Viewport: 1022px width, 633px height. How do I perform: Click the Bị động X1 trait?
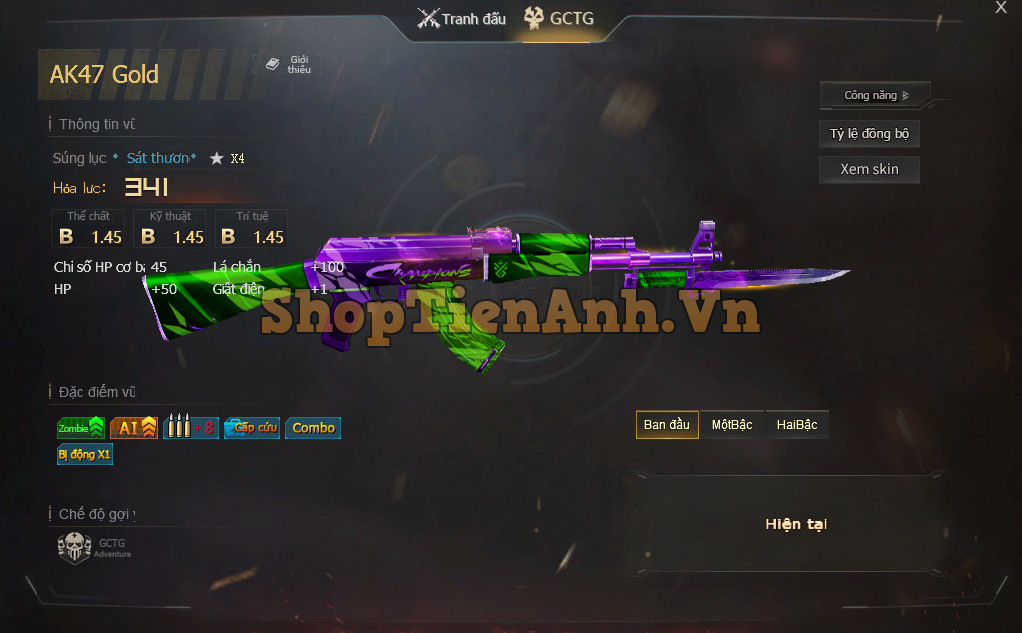(x=85, y=454)
